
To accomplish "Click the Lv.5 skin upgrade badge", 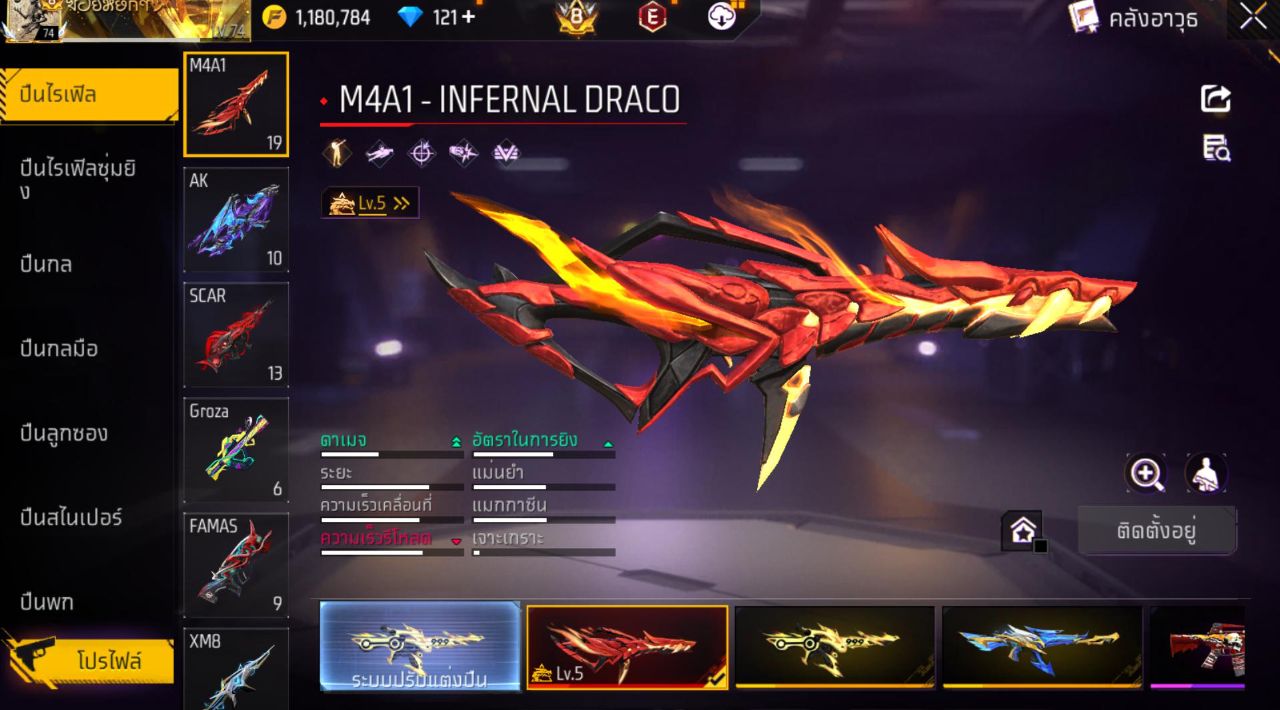I will click(370, 203).
